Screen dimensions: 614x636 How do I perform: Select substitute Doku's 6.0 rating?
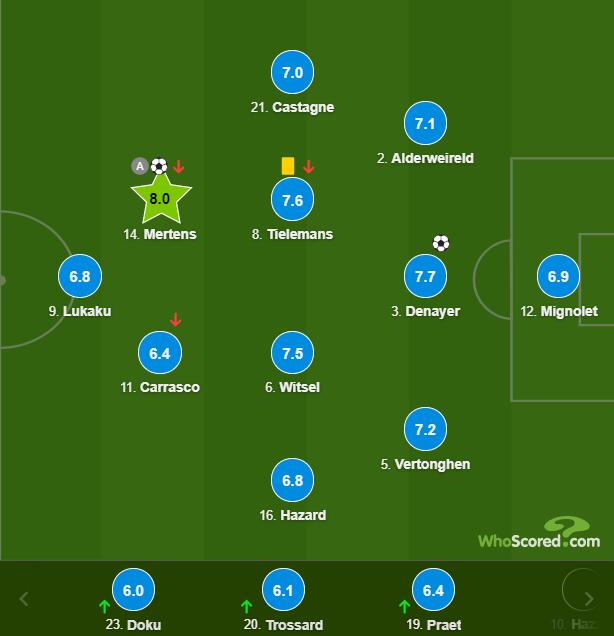(133, 591)
